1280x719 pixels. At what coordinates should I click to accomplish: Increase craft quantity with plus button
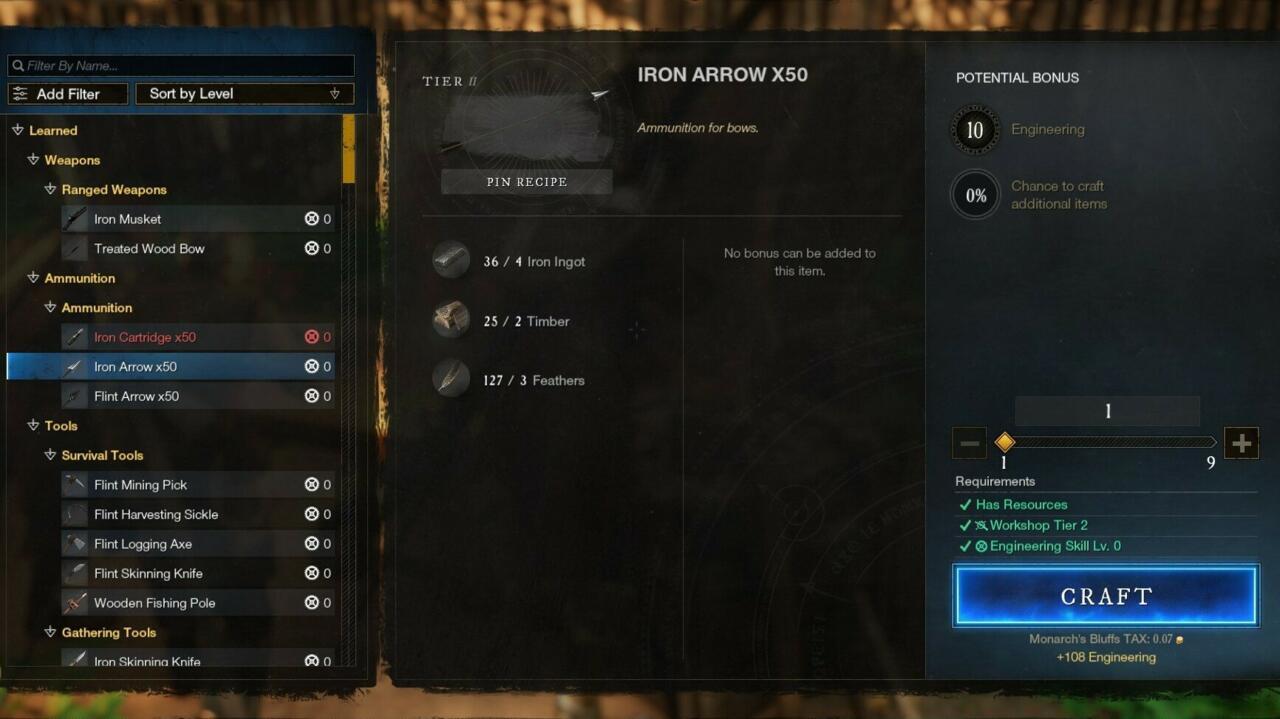pos(1241,443)
